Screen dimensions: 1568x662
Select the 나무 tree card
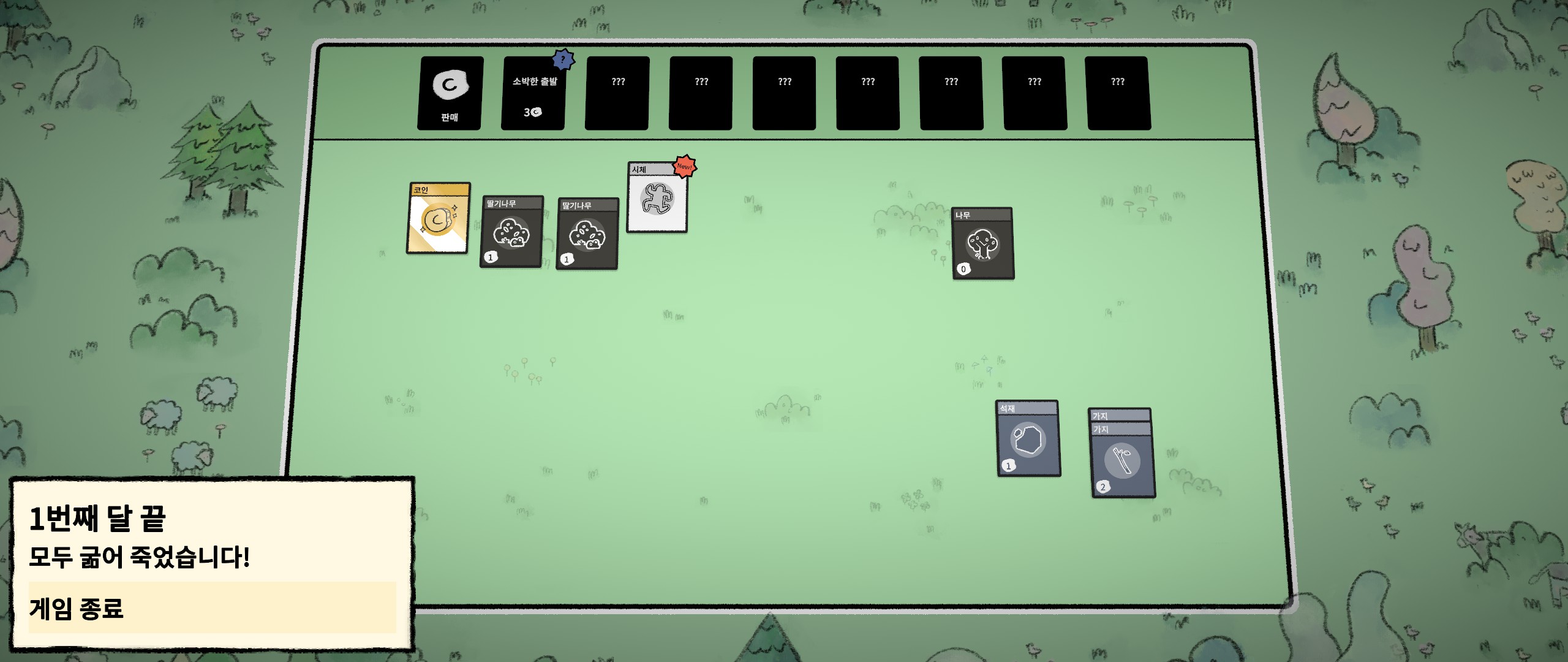(982, 244)
